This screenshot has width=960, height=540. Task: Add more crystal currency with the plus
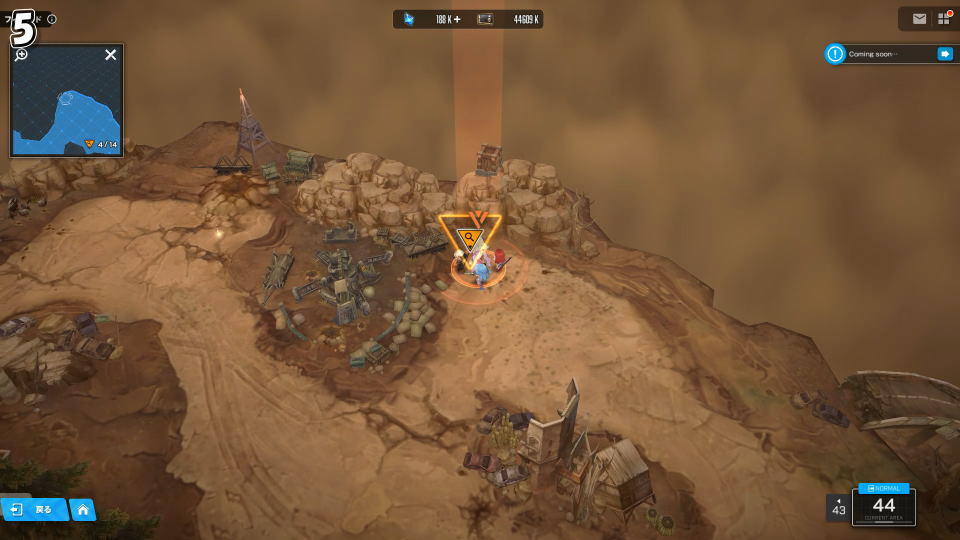point(457,19)
